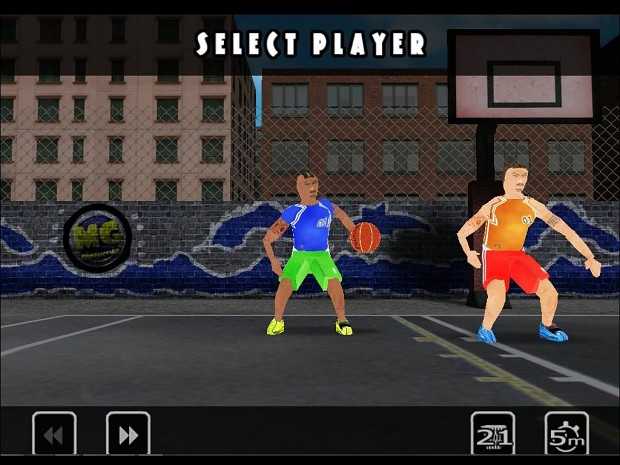Screen dimensions: 620x465
Task: Go to the previous player with rewind arrows
Action: tap(54, 434)
